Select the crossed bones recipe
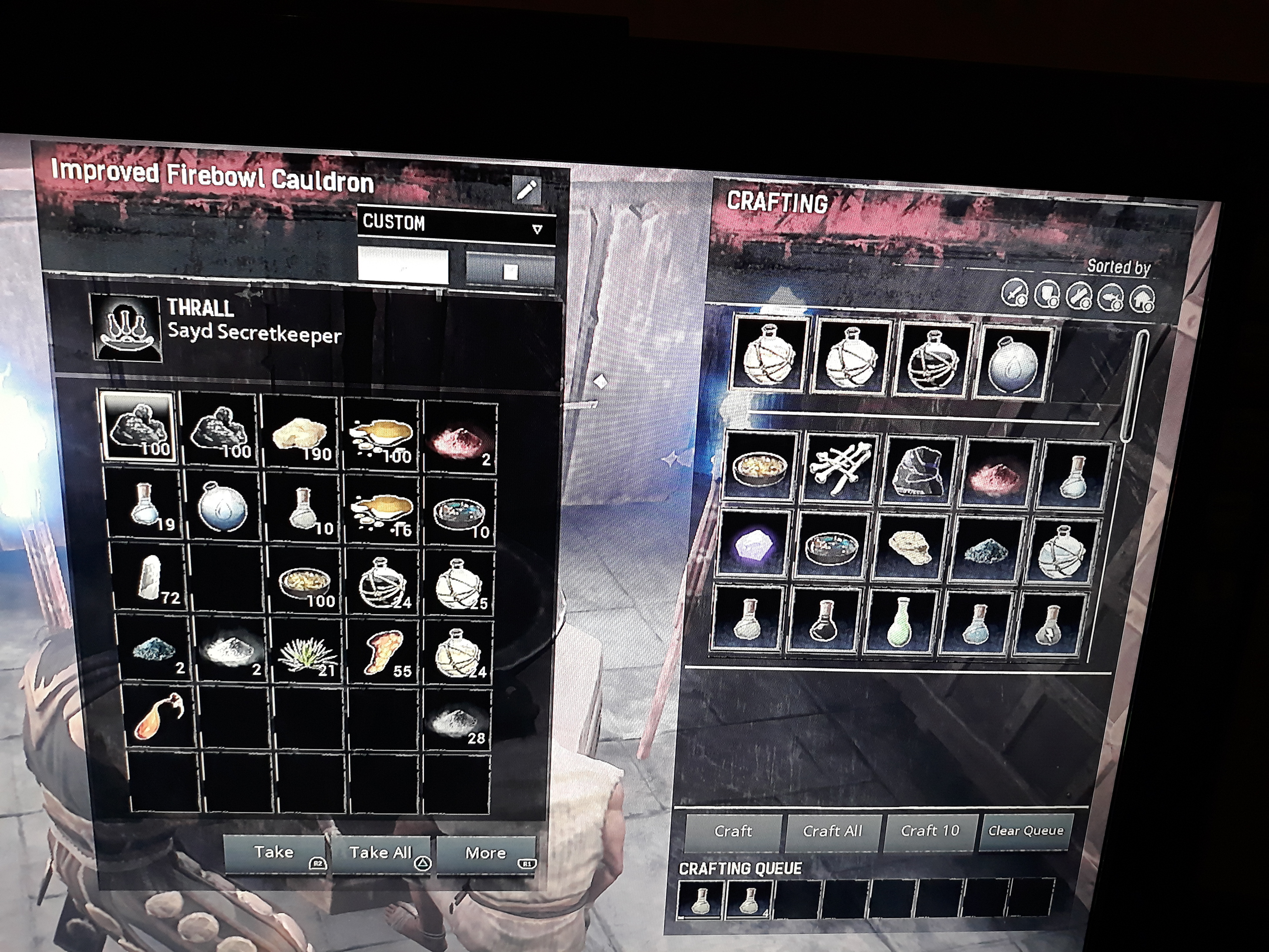 pyautogui.click(x=840, y=469)
